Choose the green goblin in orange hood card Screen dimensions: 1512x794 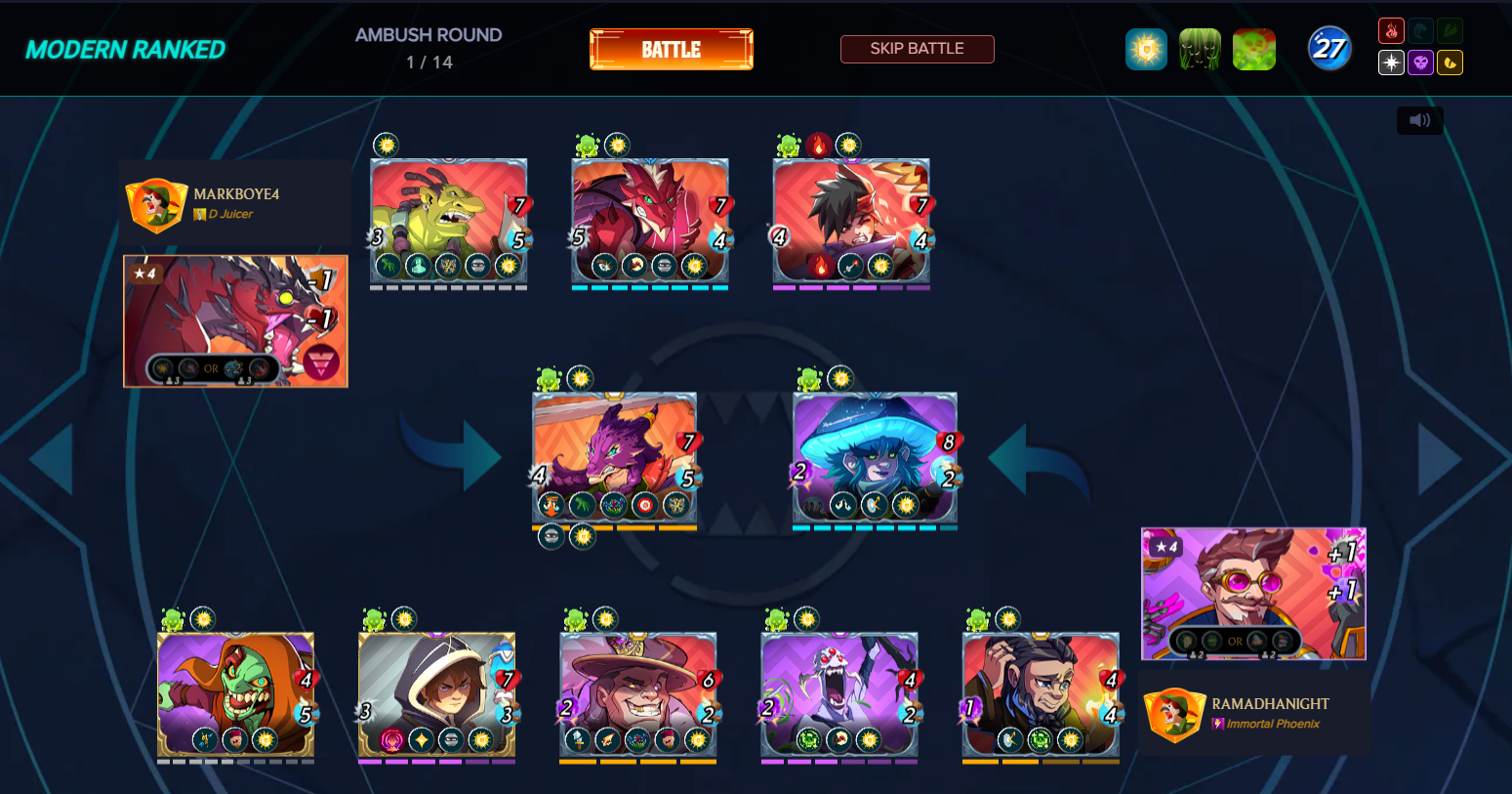[236, 694]
